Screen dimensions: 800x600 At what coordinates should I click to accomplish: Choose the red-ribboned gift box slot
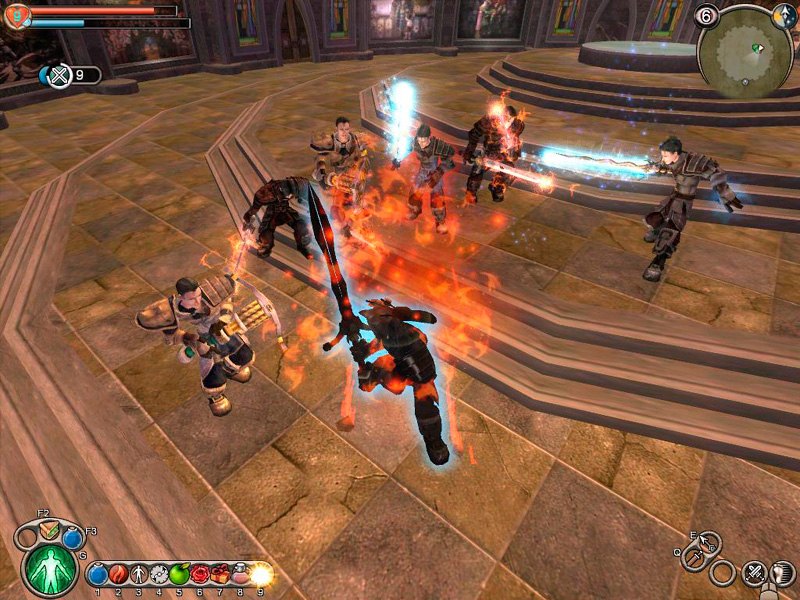(x=219, y=574)
